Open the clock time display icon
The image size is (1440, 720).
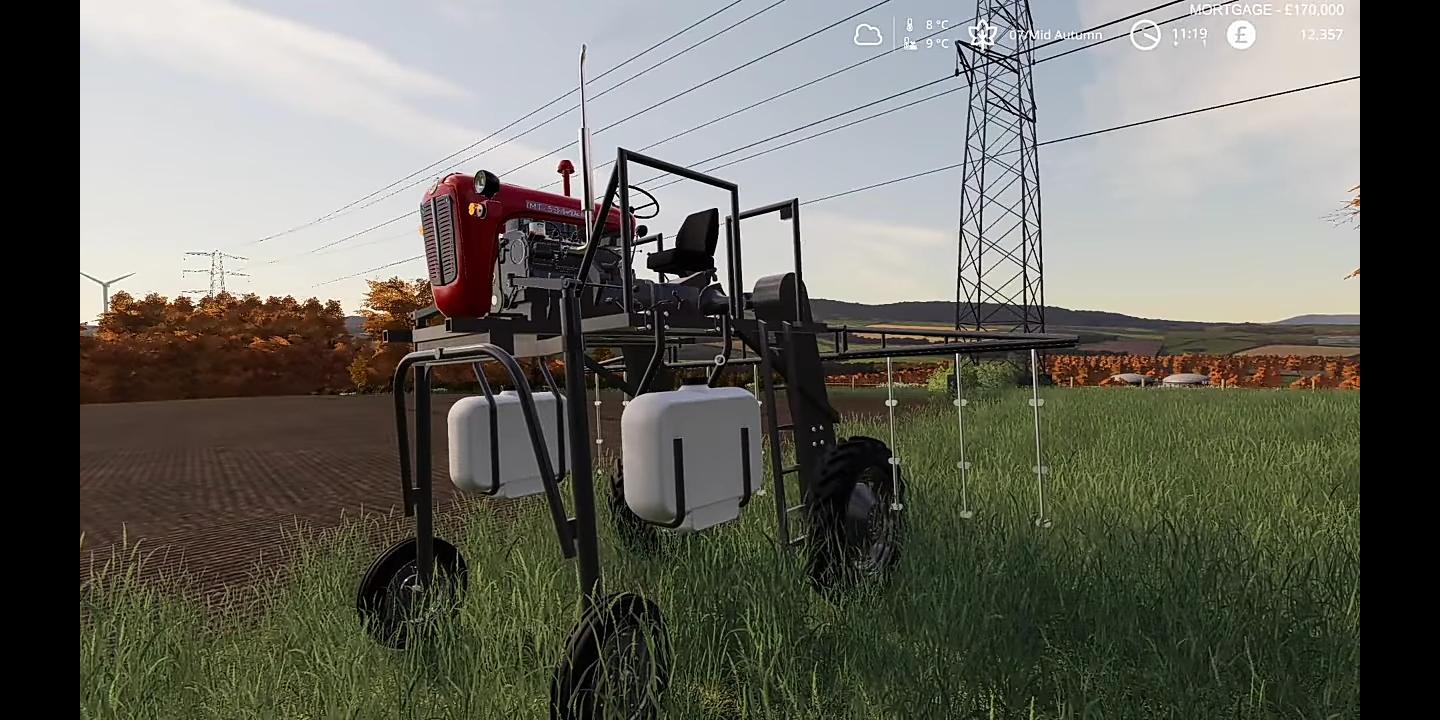[1144, 34]
